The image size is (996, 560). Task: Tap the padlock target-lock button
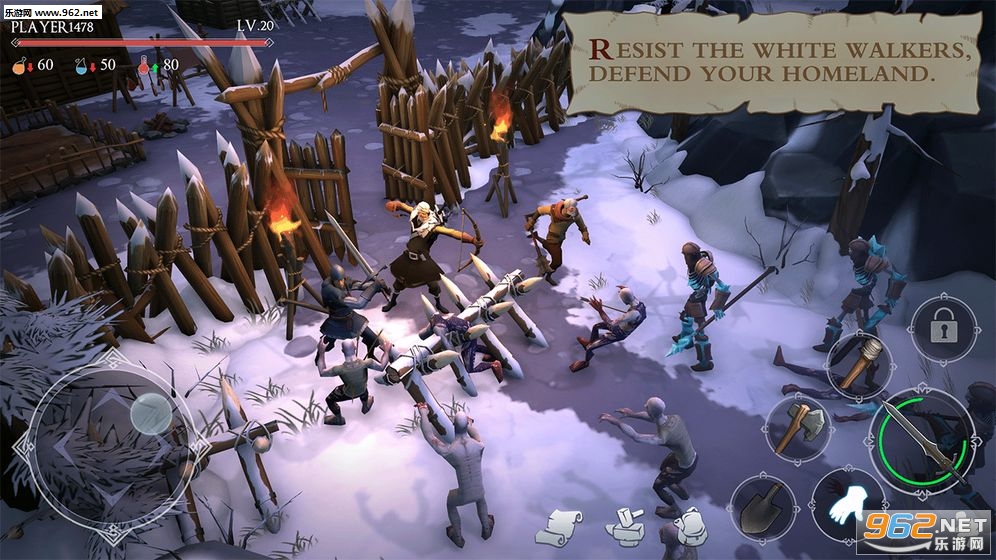(942, 329)
